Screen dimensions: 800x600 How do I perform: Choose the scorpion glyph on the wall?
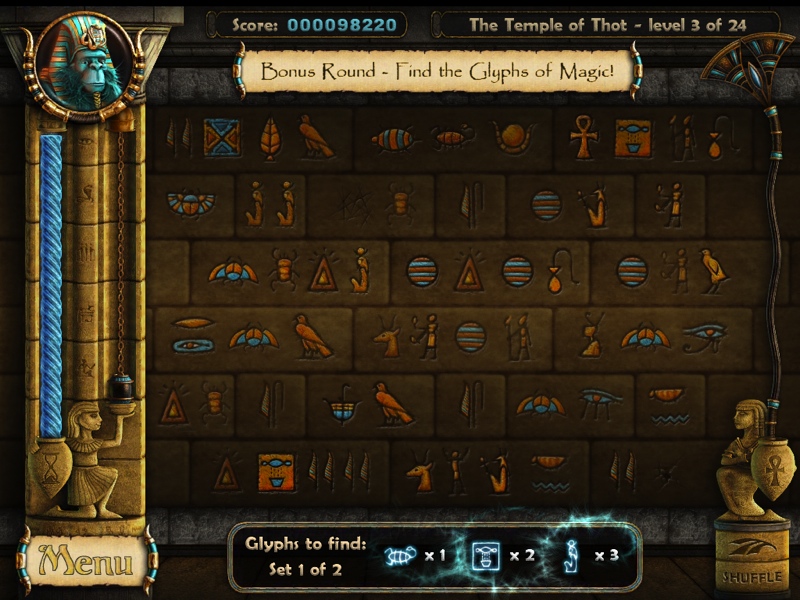pyautogui.click(x=453, y=138)
